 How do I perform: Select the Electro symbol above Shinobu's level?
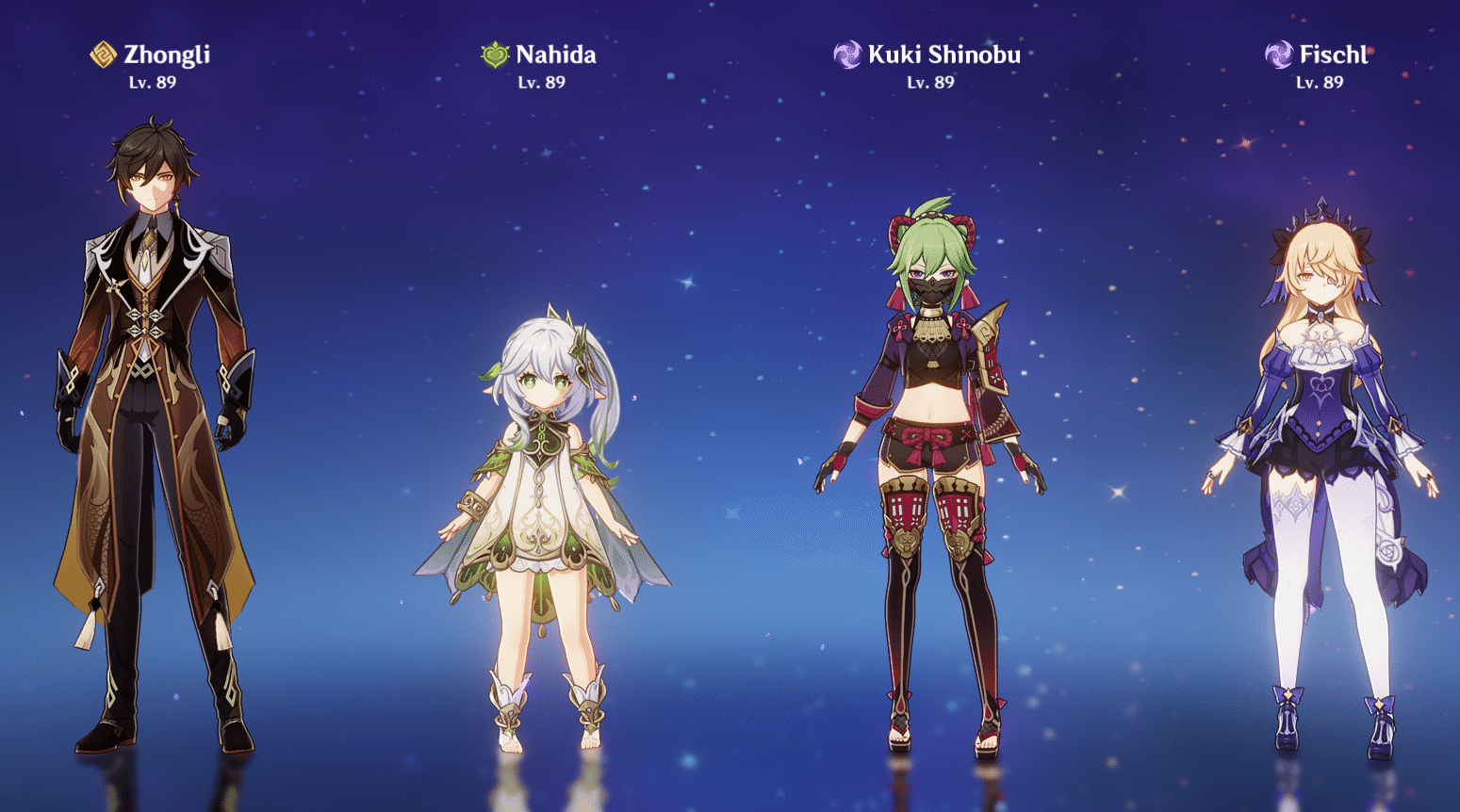846,54
